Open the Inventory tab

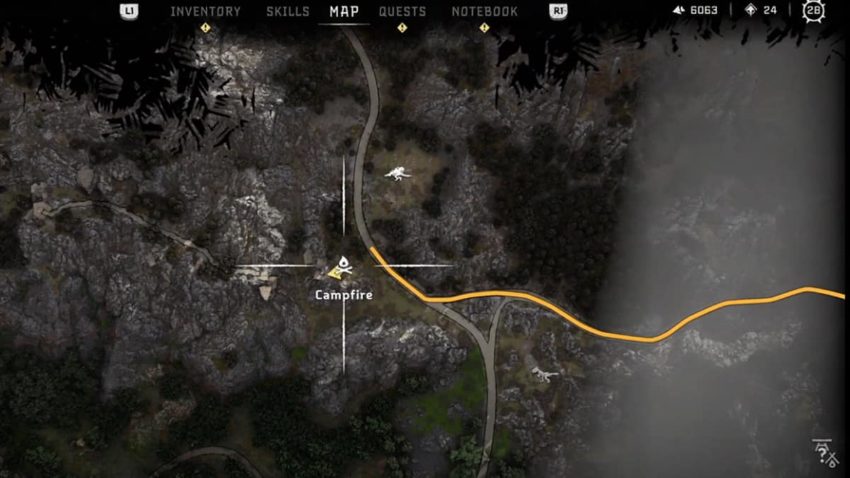tap(205, 12)
